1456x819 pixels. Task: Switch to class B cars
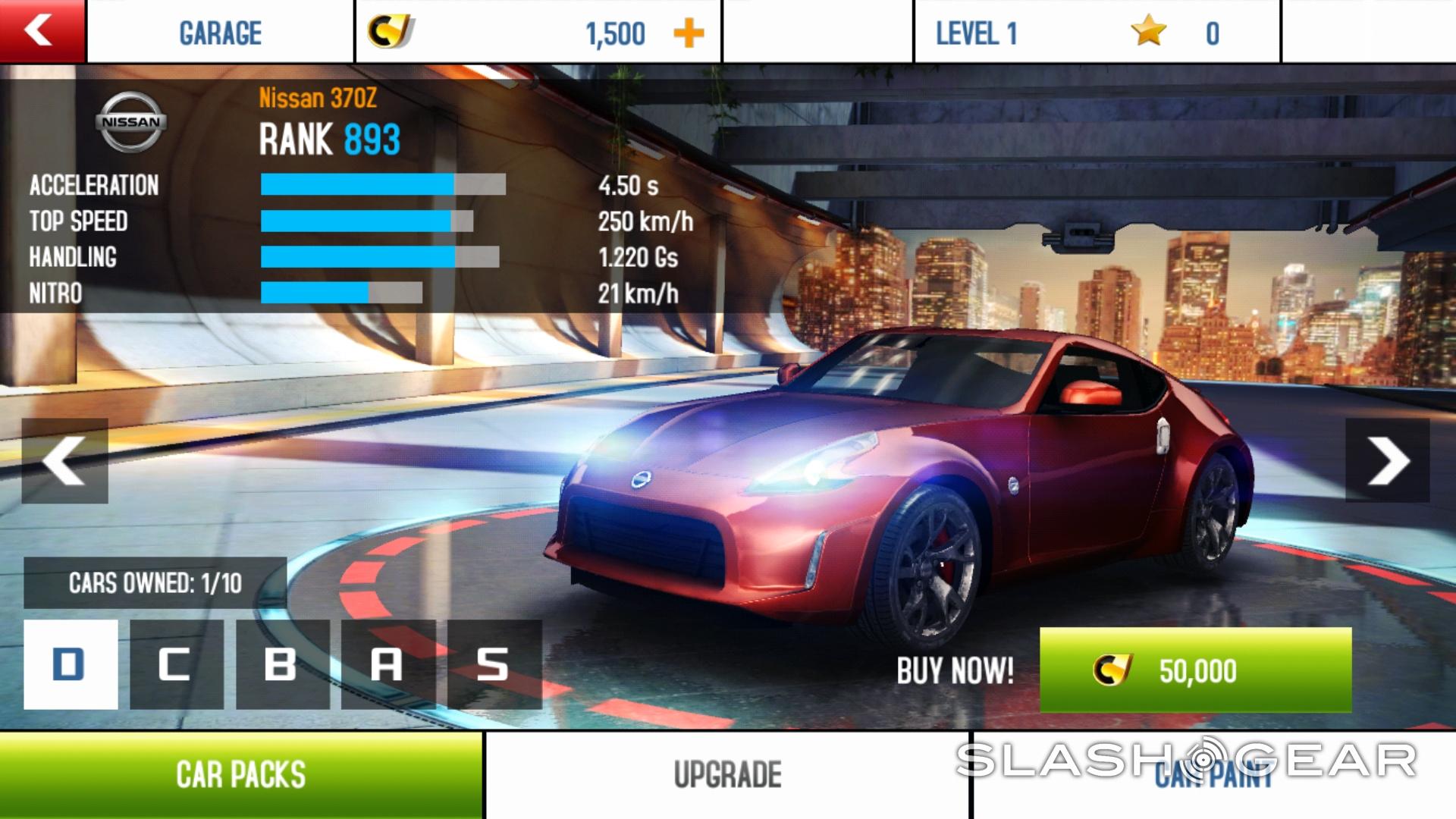(282, 664)
